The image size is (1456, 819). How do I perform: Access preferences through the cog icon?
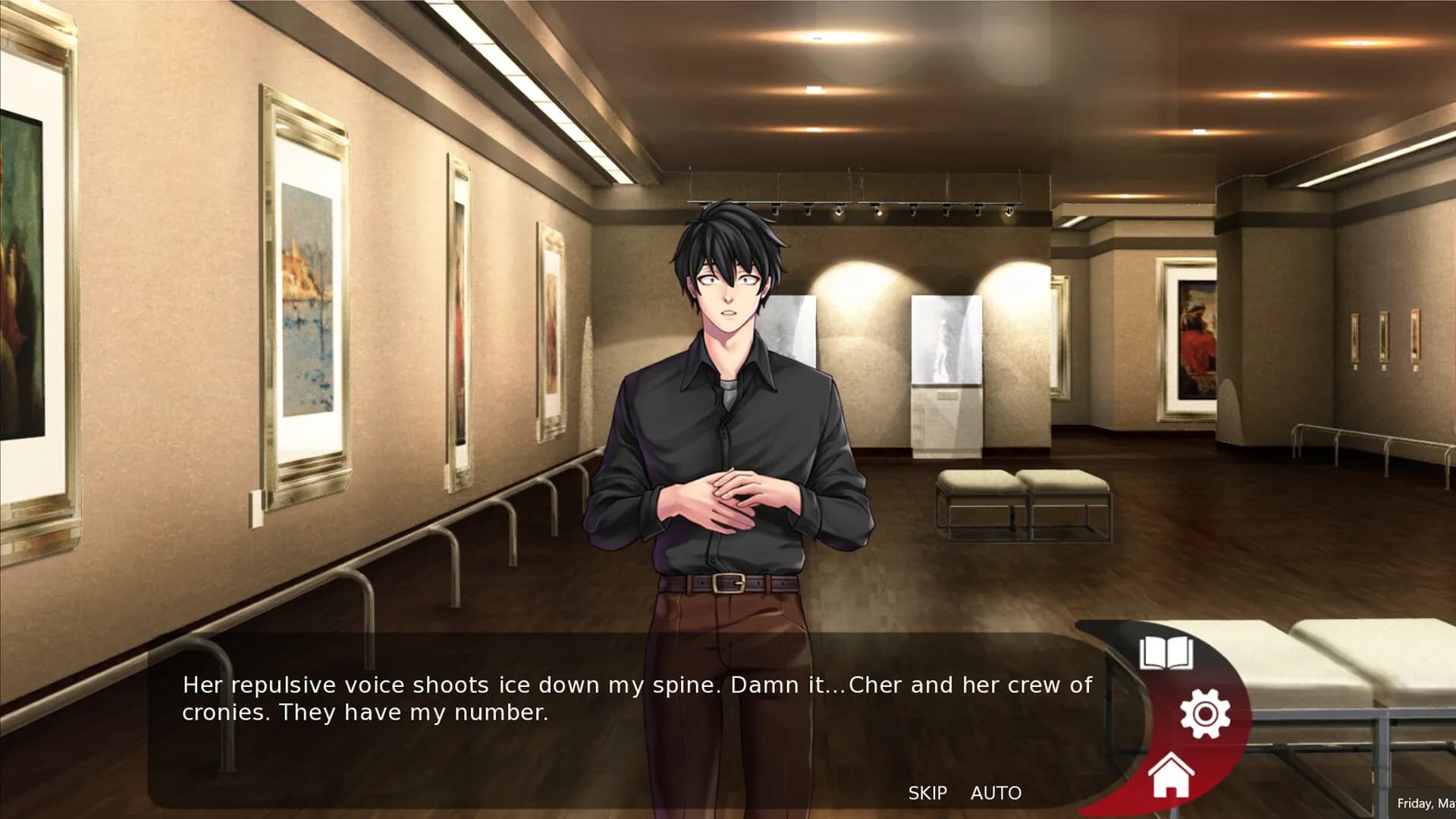[x=1206, y=713]
